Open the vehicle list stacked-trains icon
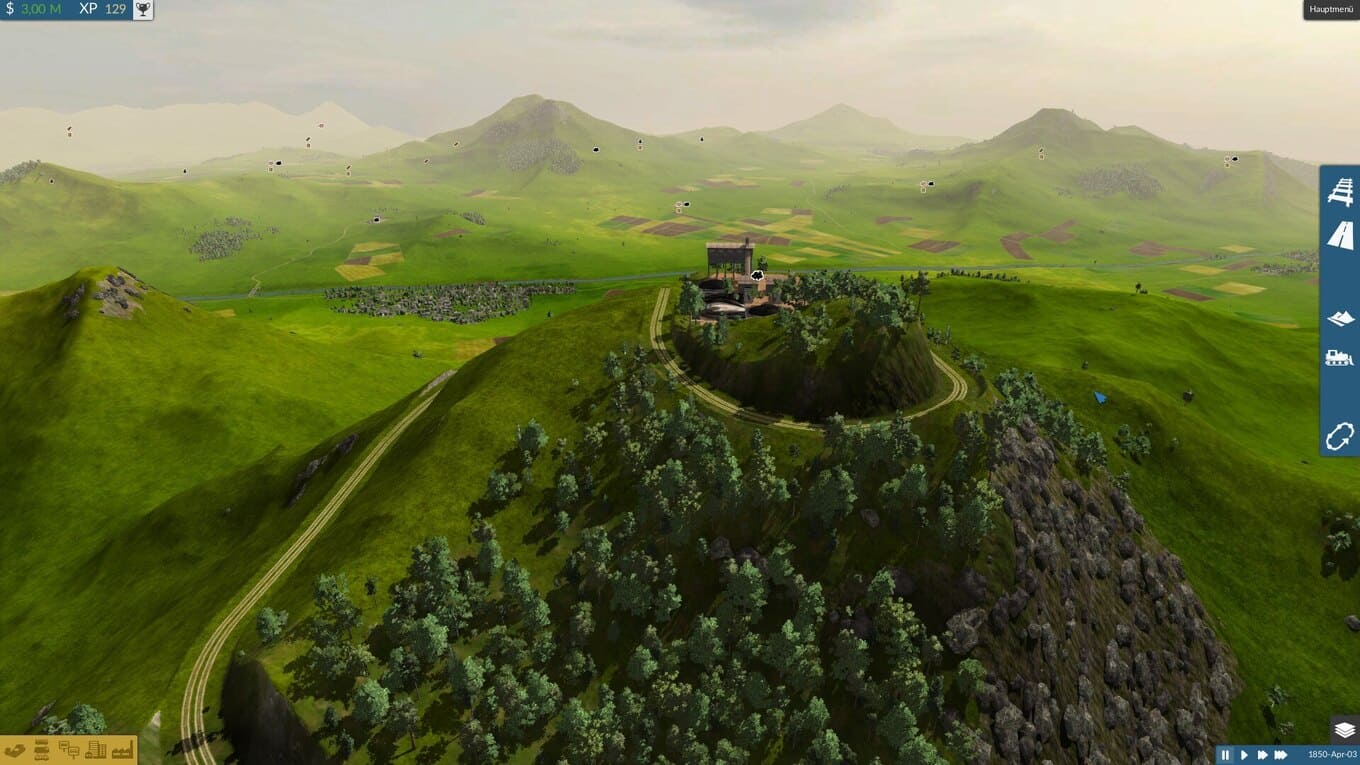This screenshot has height=765, width=1360. (42, 749)
